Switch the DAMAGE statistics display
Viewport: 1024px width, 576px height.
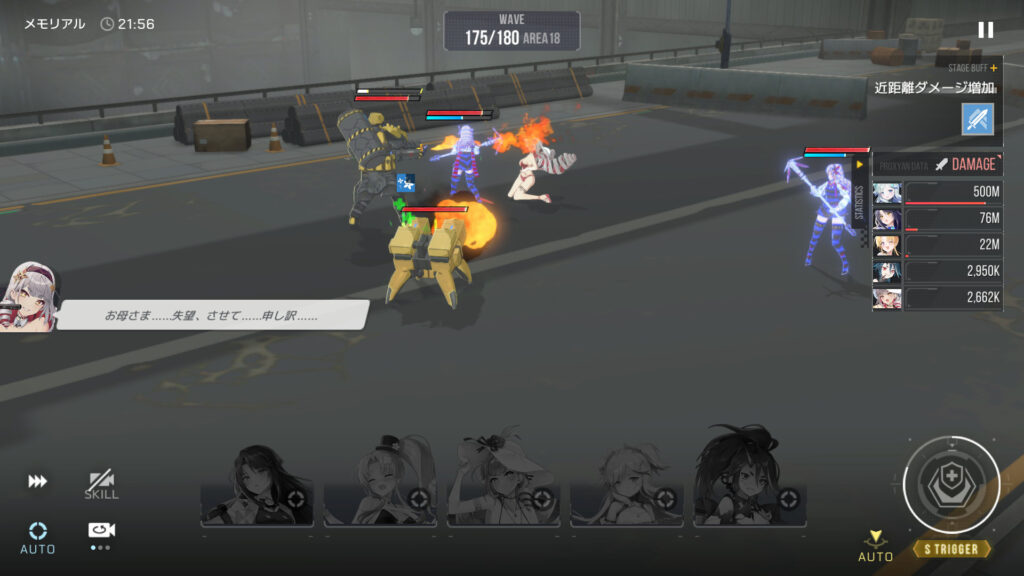(965, 164)
